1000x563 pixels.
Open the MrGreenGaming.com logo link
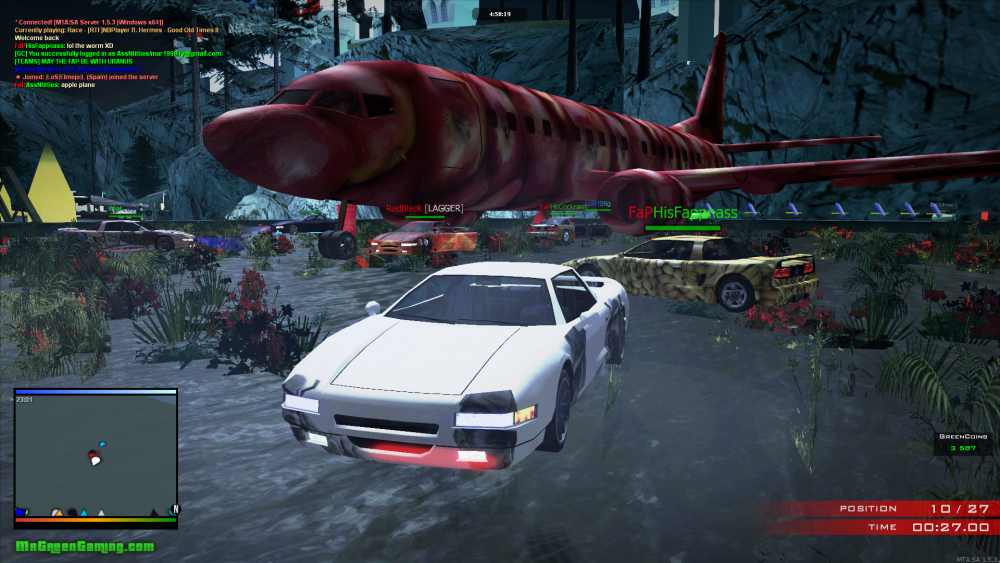coord(85,546)
